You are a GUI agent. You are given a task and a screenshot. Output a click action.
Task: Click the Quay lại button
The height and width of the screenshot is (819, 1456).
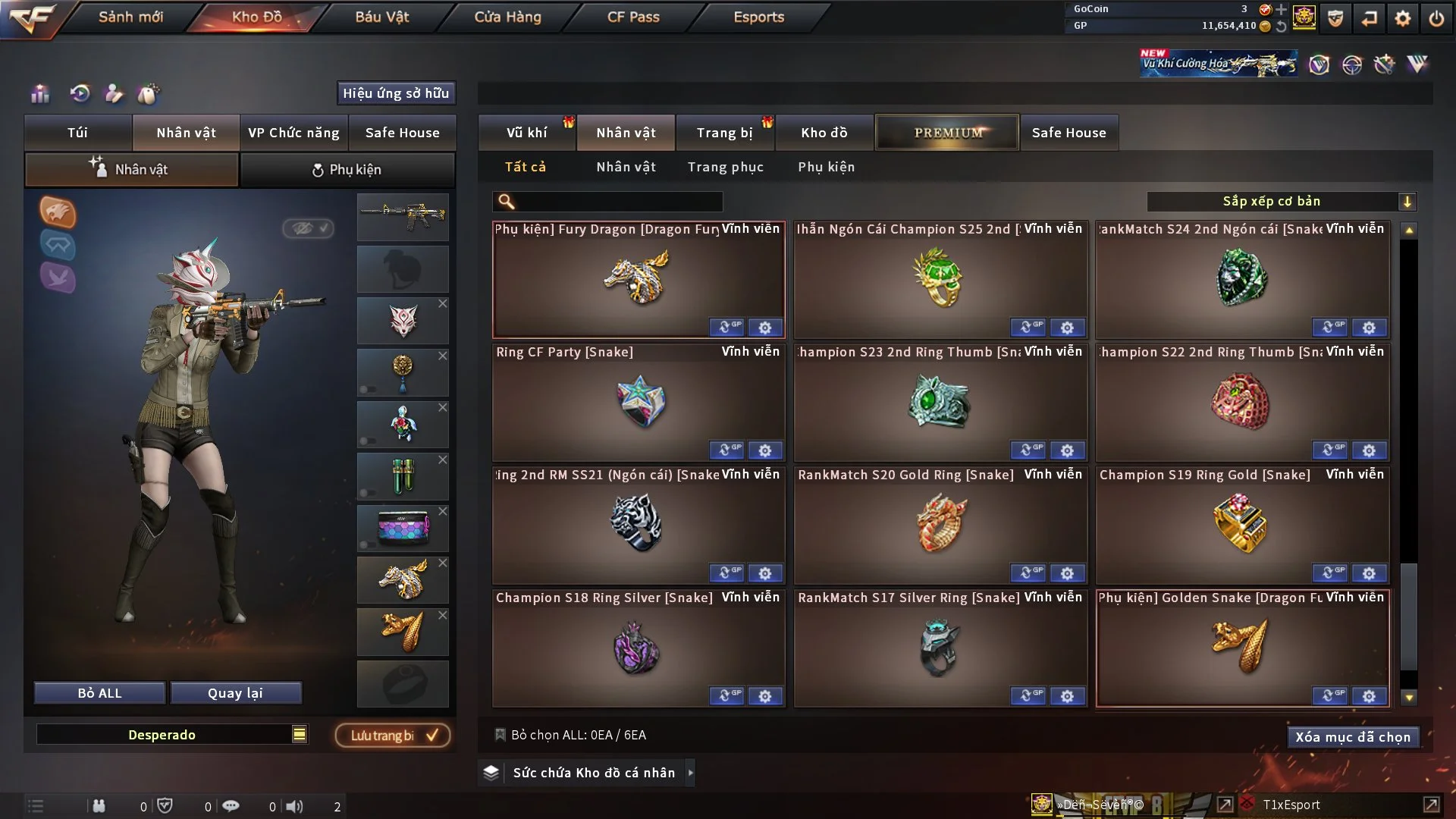pyautogui.click(x=235, y=693)
